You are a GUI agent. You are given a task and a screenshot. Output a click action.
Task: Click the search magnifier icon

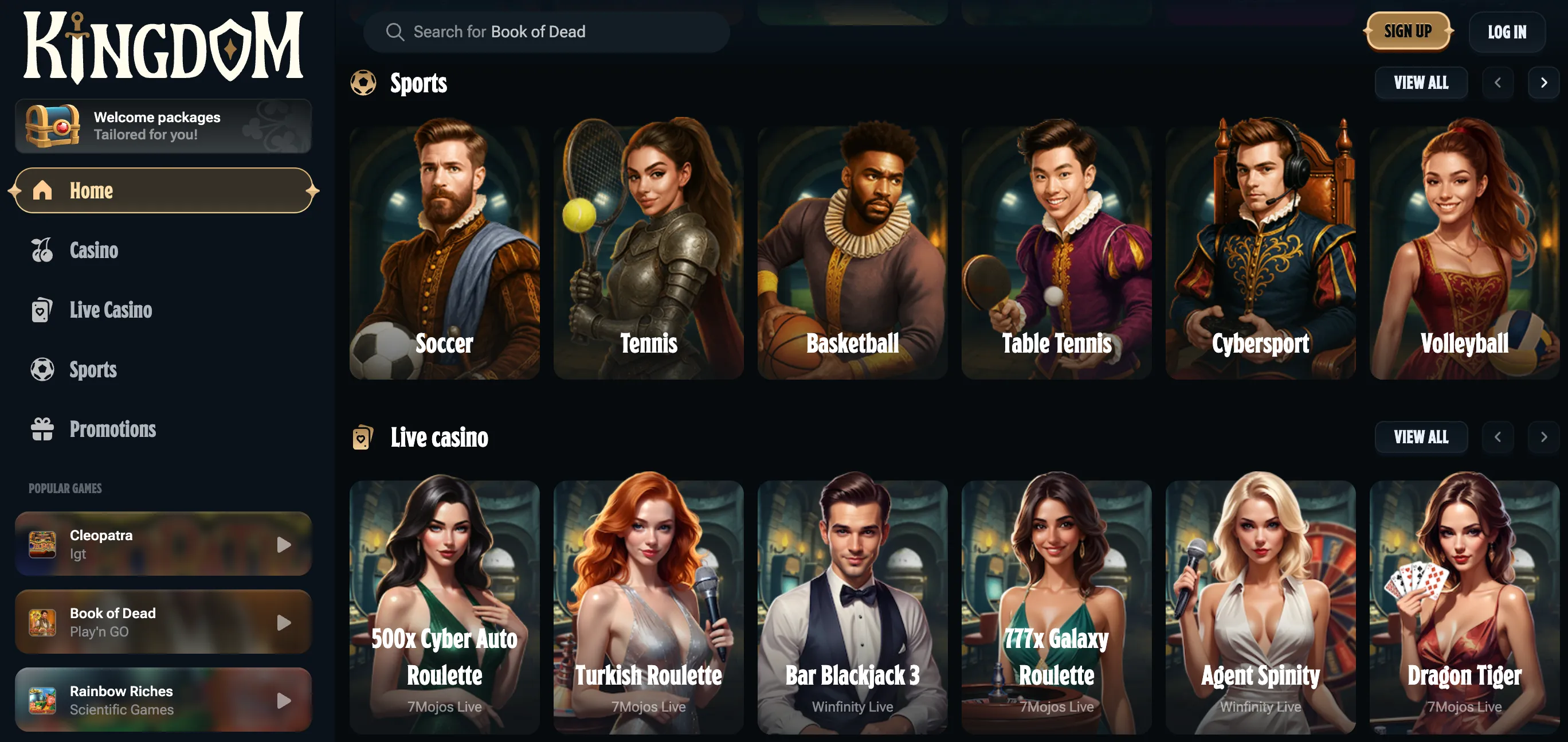[395, 32]
